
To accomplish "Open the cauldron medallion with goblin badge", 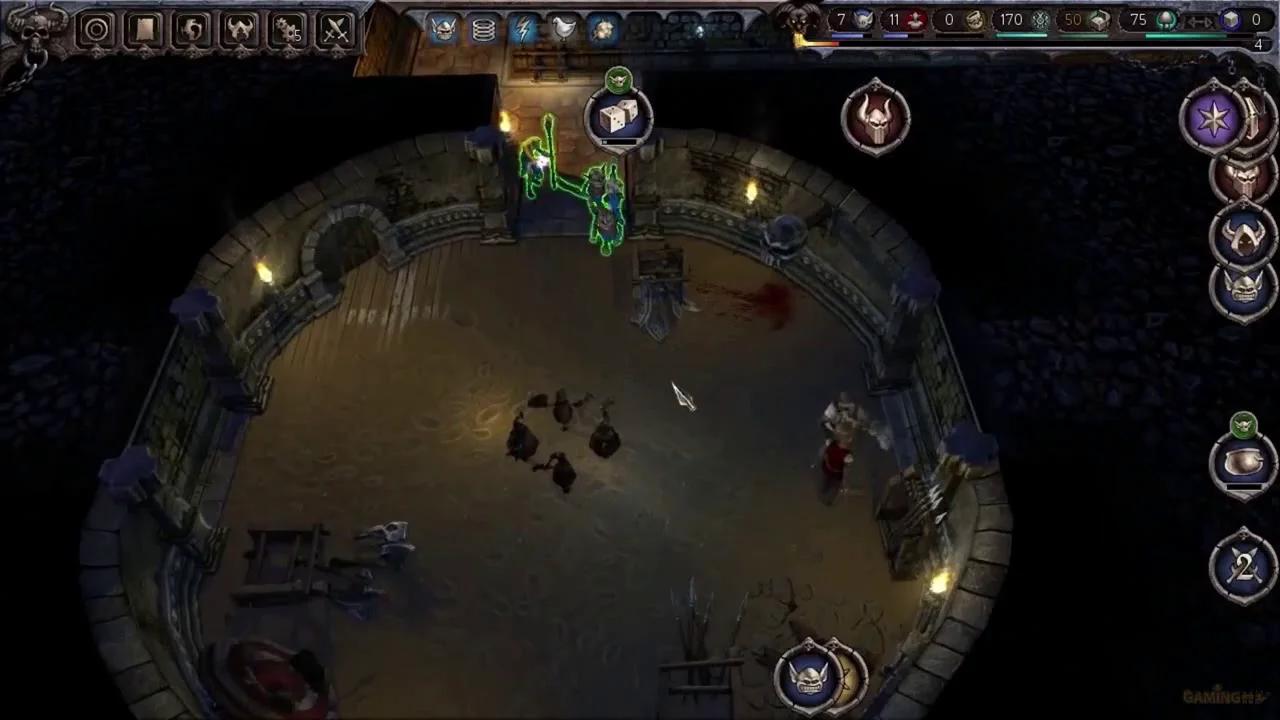I will [x=1243, y=462].
